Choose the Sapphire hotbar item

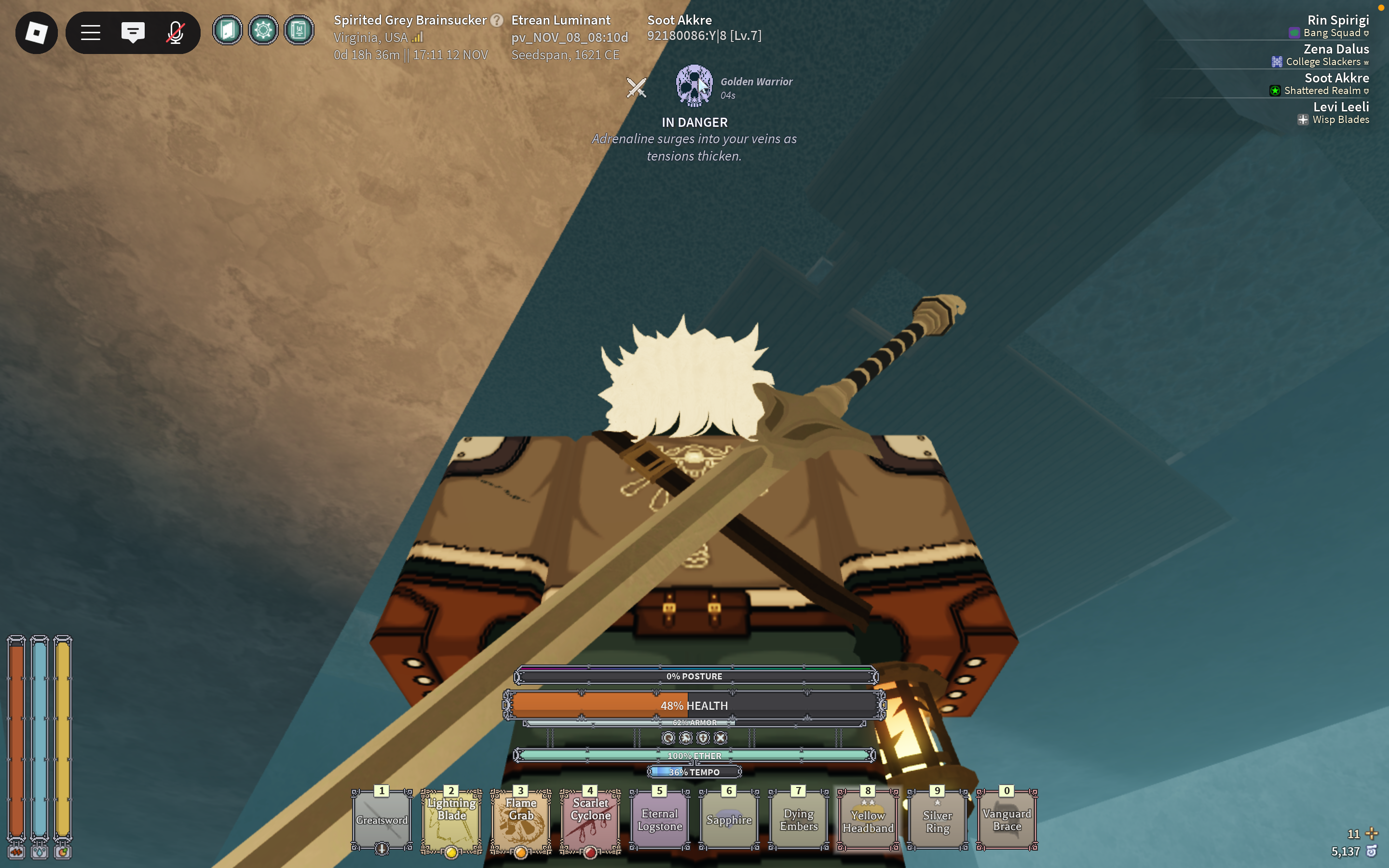[729, 820]
